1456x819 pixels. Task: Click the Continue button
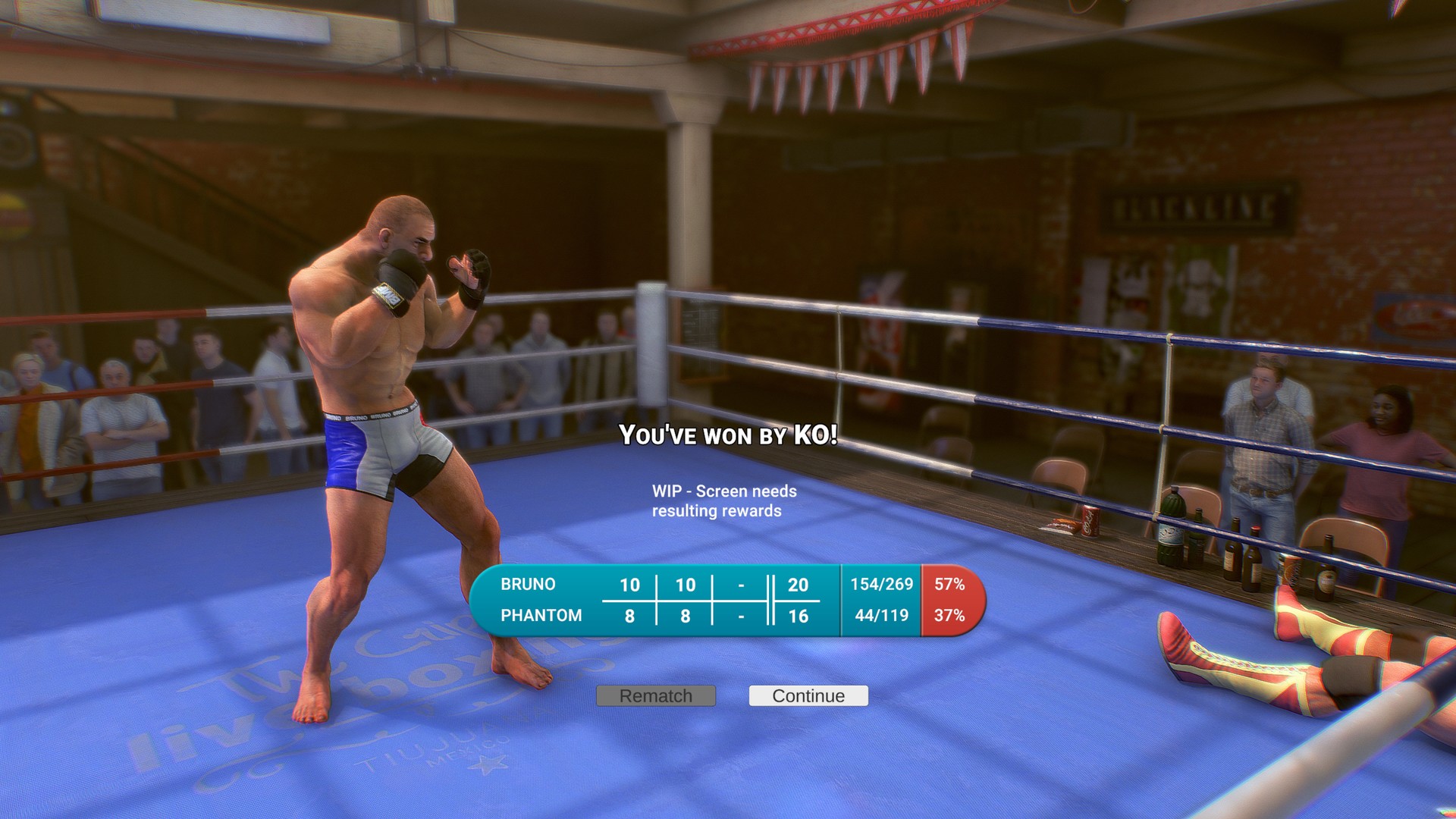[808, 695]
